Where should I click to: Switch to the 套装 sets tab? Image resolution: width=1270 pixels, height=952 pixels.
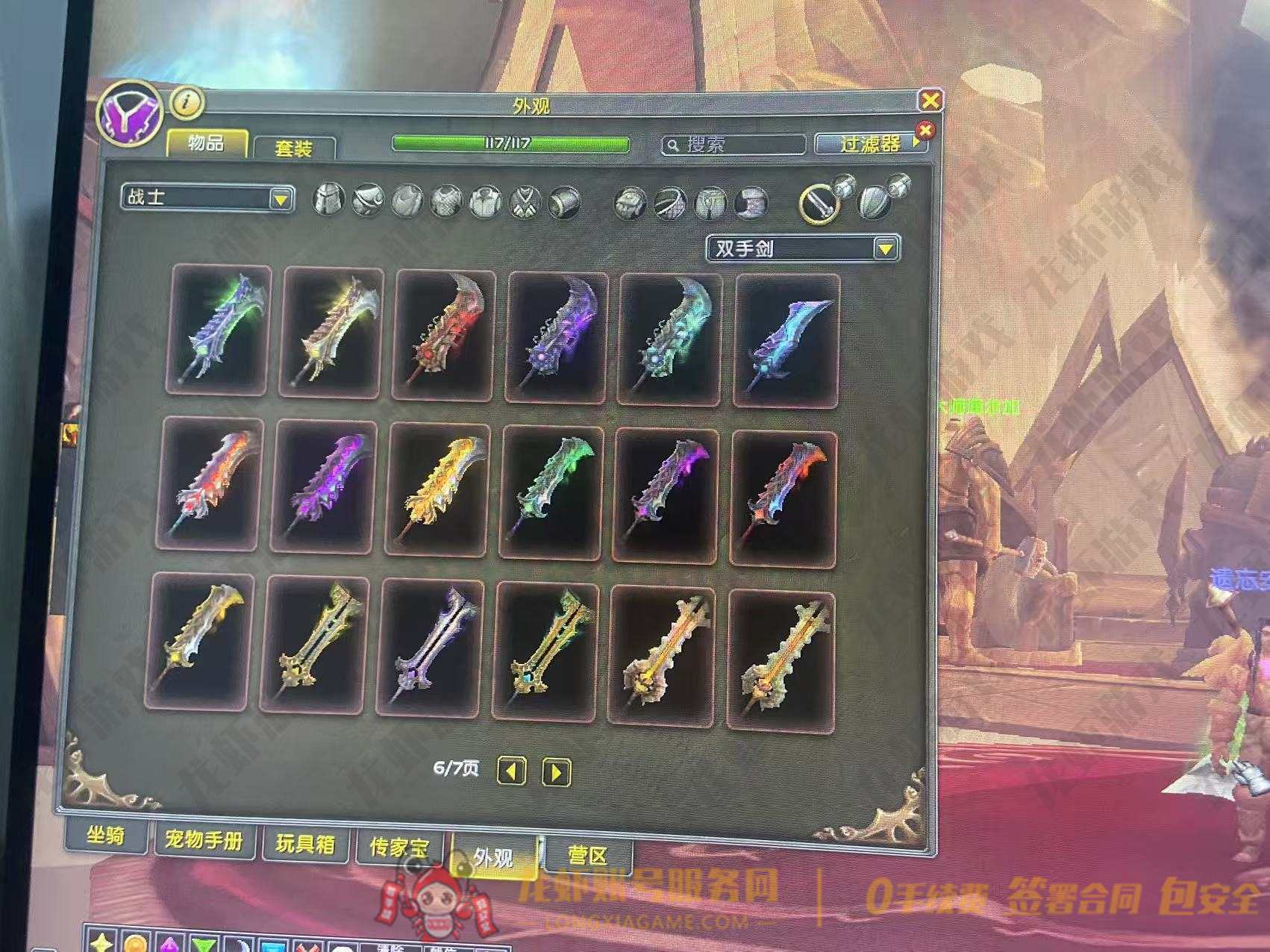click(x=293, y=148)
